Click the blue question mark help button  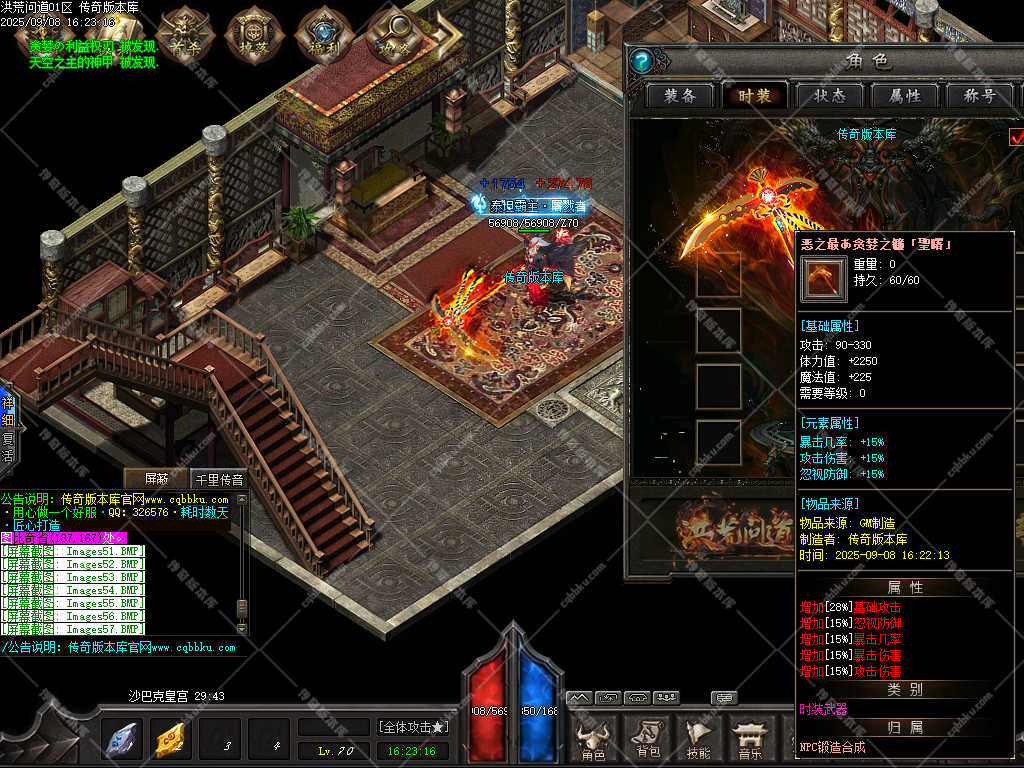pyautogui.click(x=643, y=62)
